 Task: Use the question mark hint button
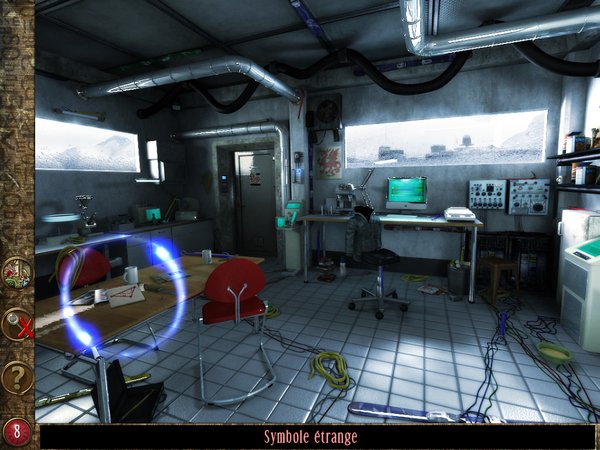point(17,377)
